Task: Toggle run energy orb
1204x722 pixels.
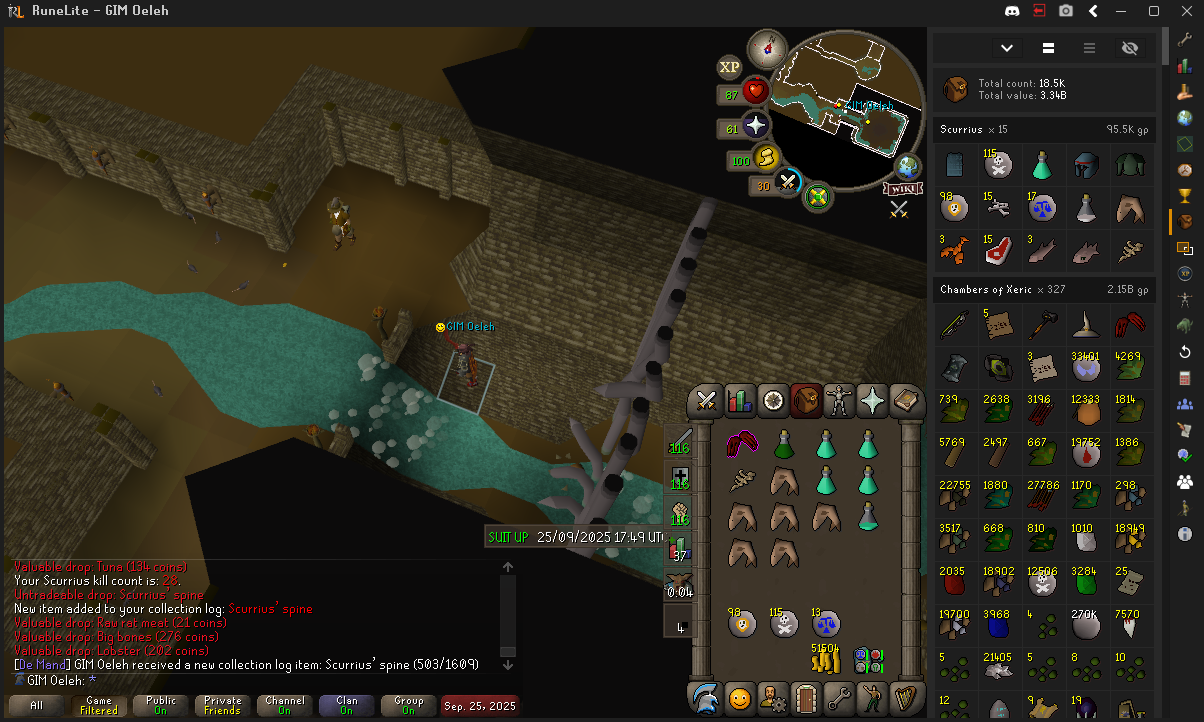Action: 765,158
